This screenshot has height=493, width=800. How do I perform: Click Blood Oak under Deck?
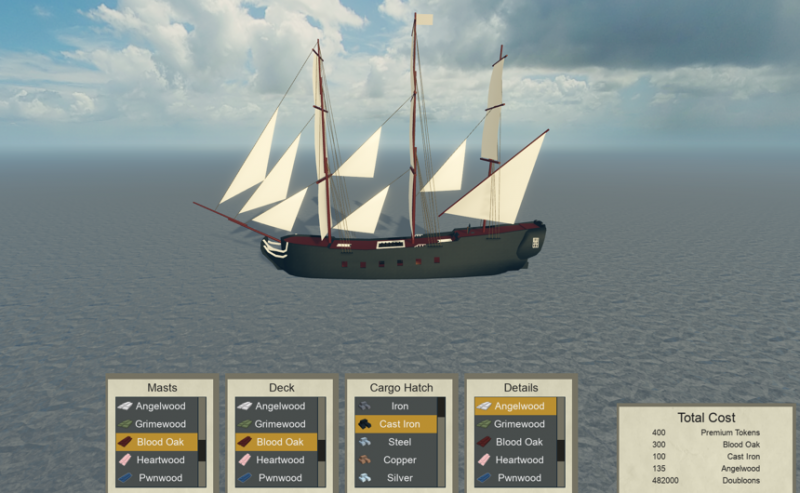point(276,442)
